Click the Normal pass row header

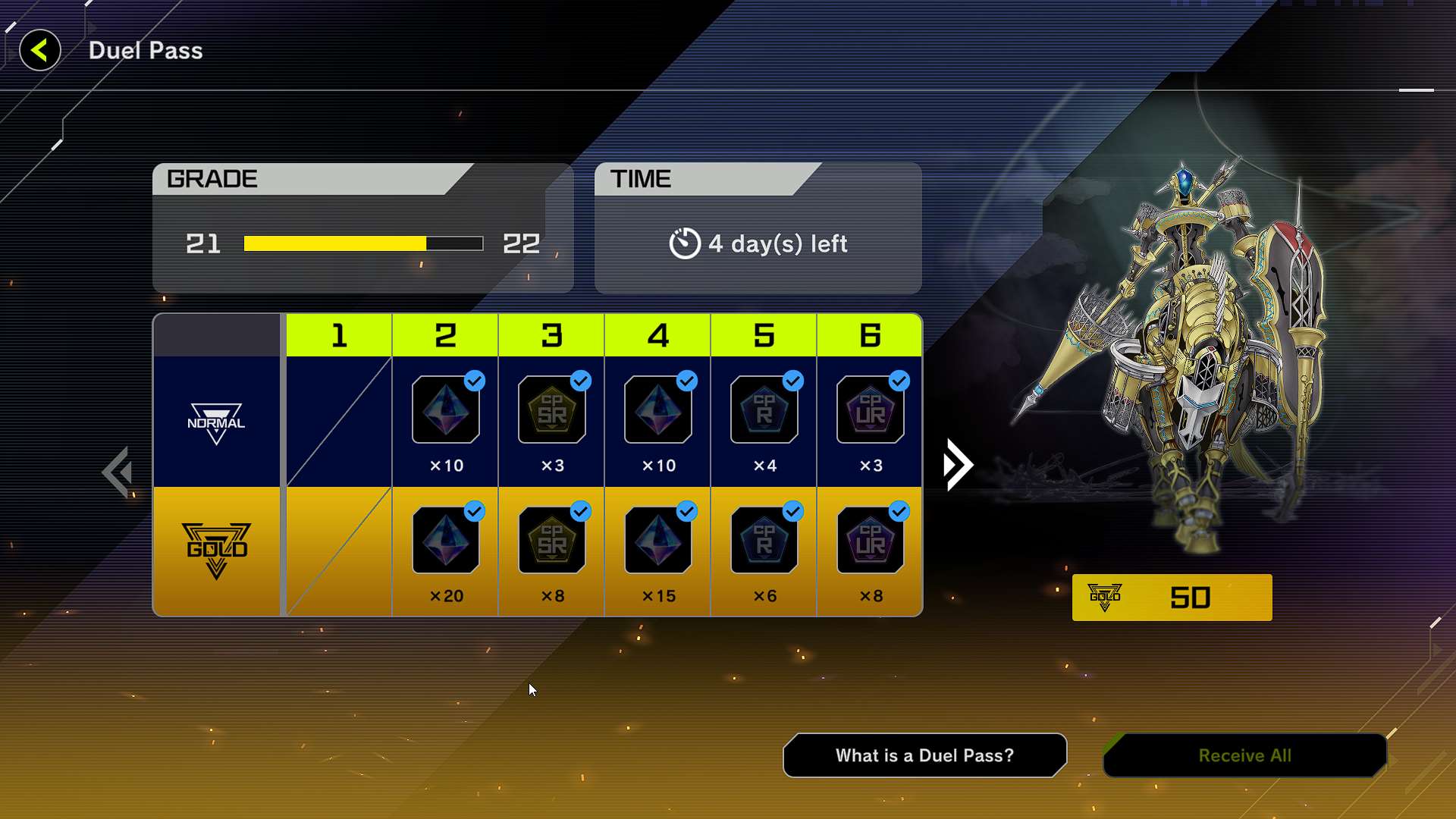click(x=216, y=422)
